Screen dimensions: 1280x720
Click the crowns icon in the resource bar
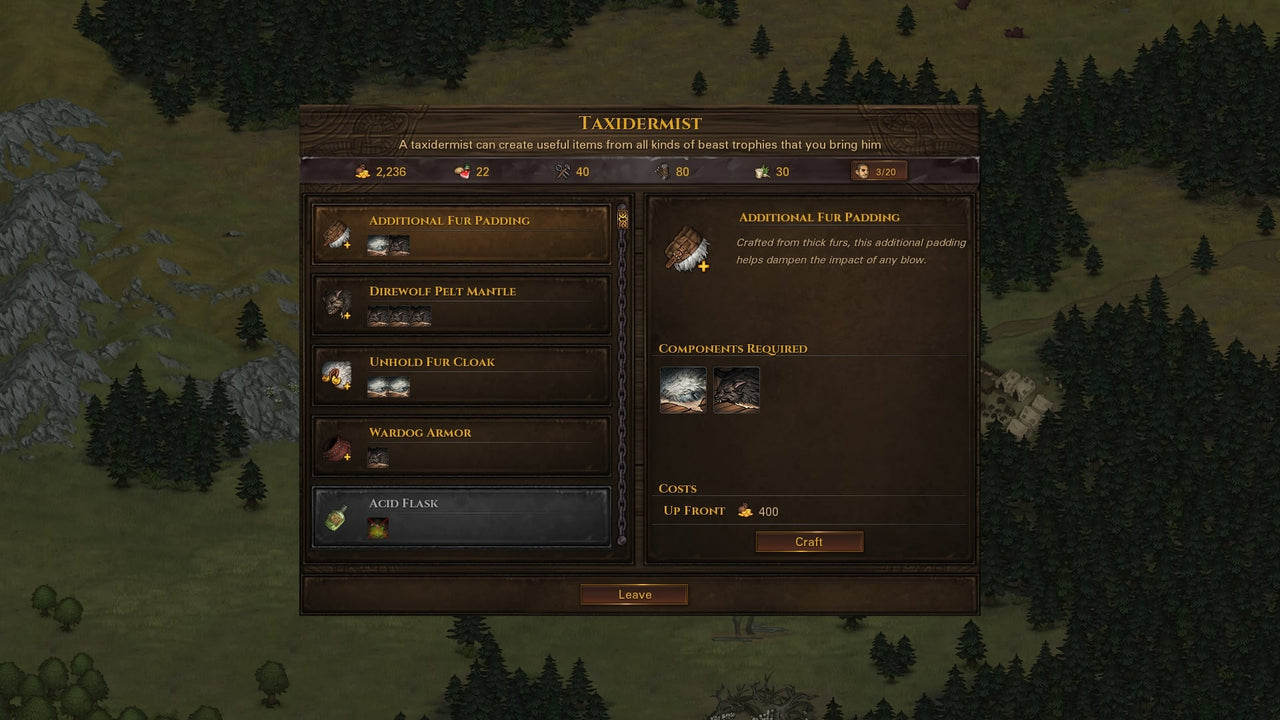362,171
